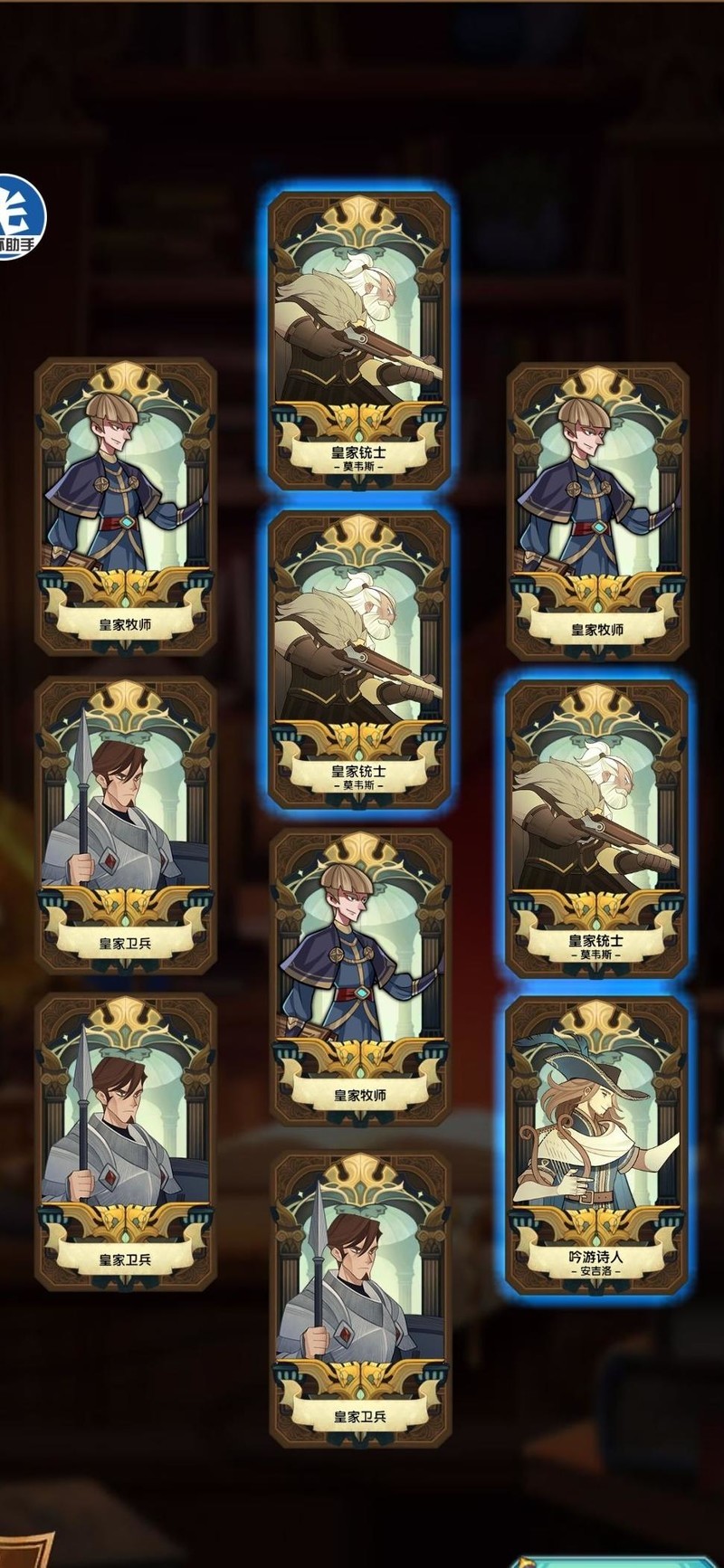Select the 吟游诗人 安吉洛 bard card
The height and width of the screenshot is (1568, 724).
[596, 1145]
